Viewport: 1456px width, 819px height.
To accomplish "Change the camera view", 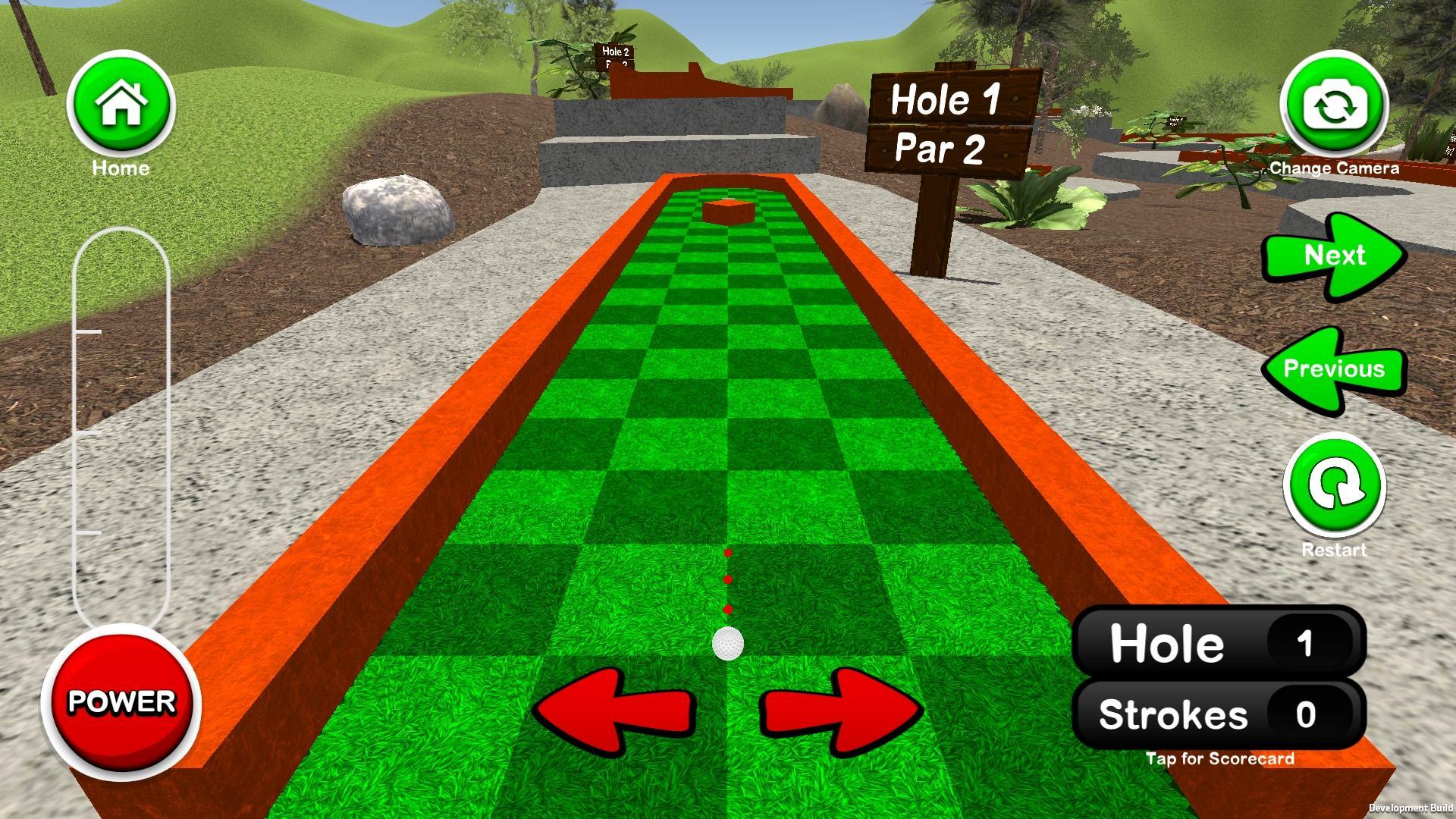I will pos(1334,106).
